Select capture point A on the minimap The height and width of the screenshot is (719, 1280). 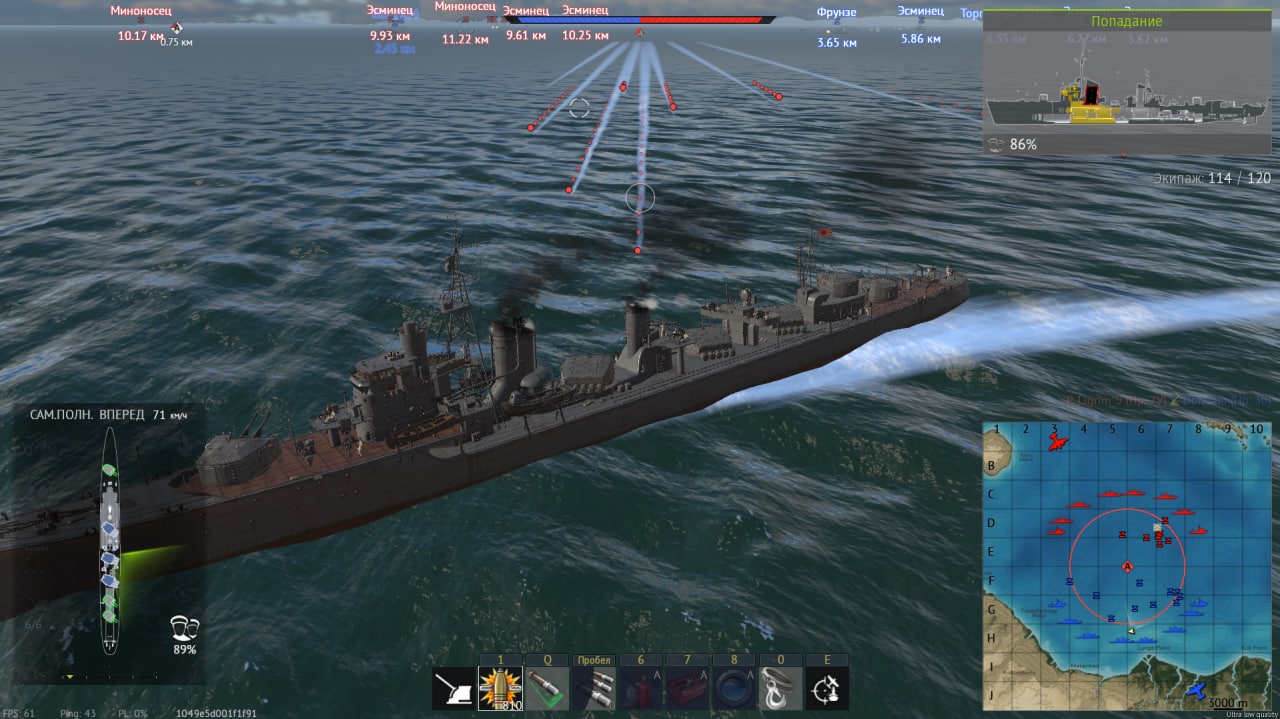(1128, 567)
